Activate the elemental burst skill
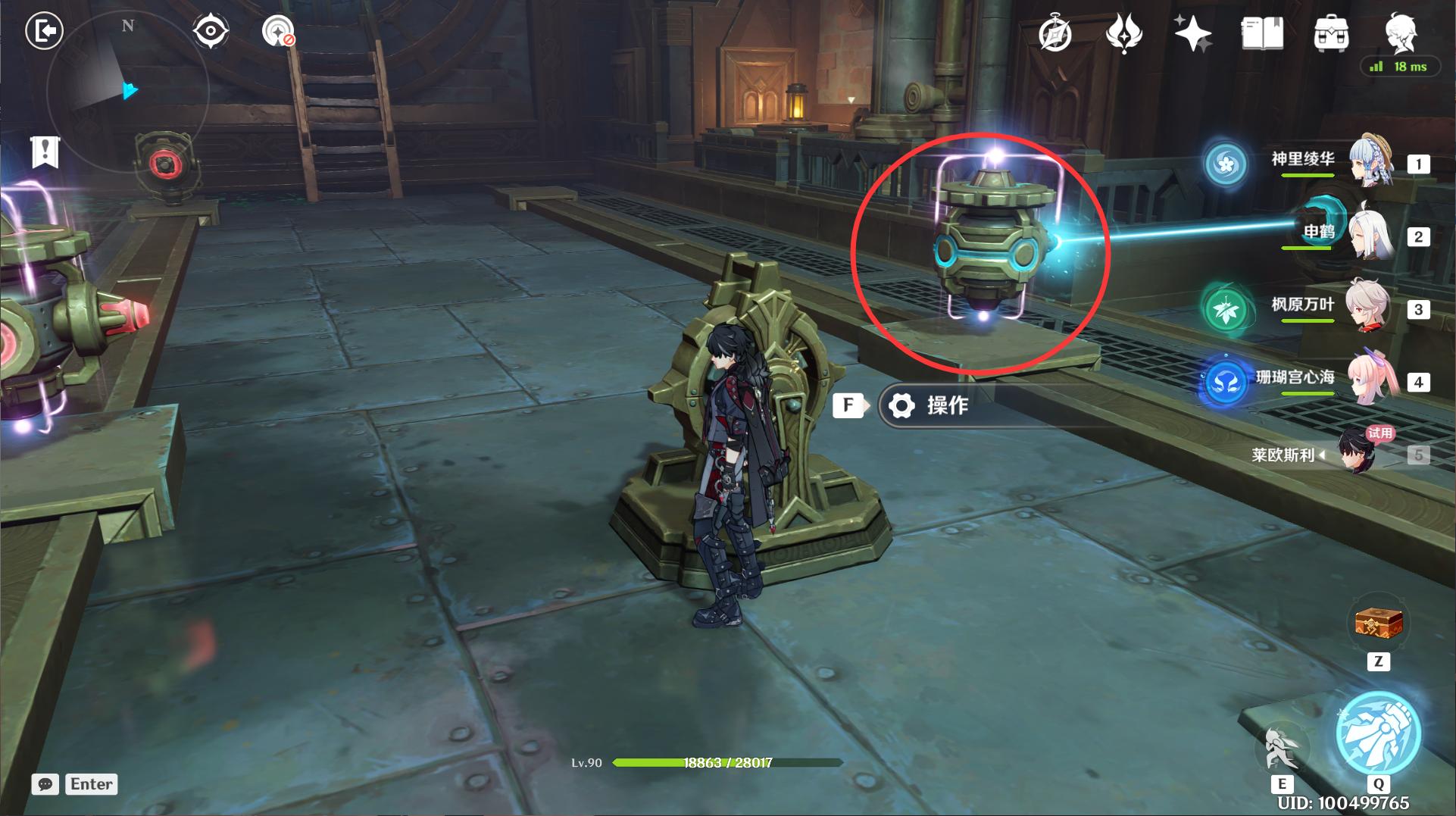This screenshot has width=1456, height=816. click(x=1378, y=733)
